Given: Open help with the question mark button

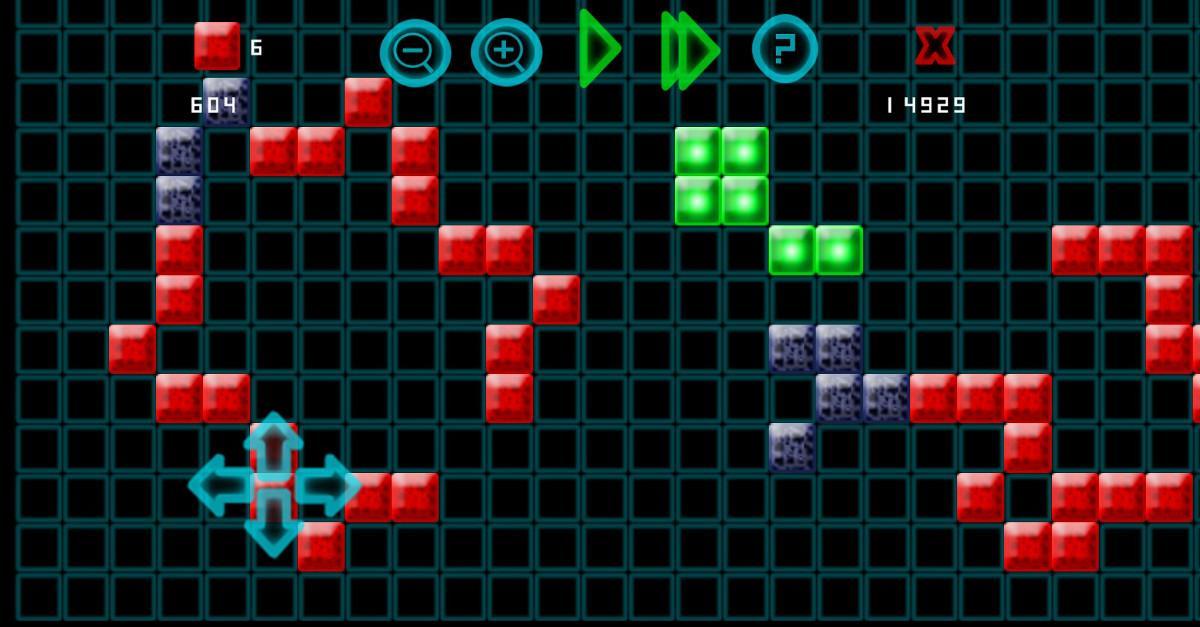Looking at the screenshot, I should click(x=785, y=48).
